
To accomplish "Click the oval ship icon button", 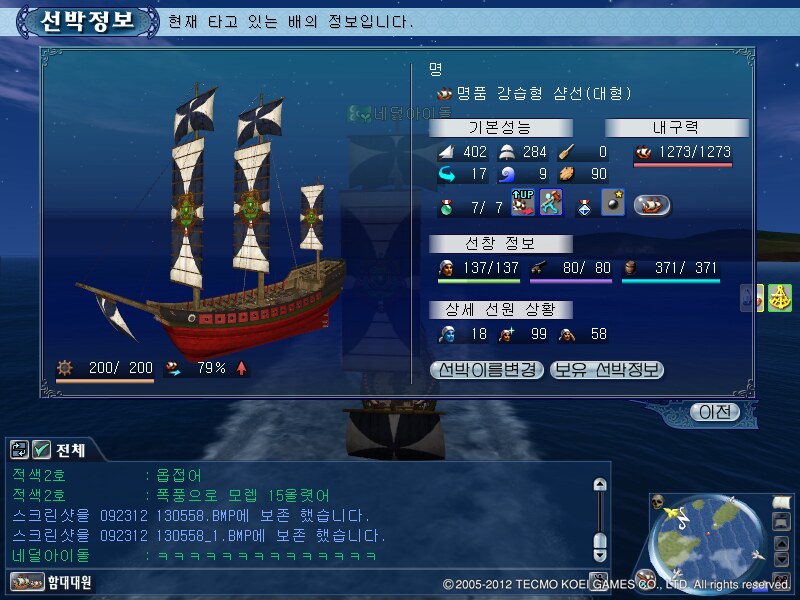I will (x=652, y=205).
